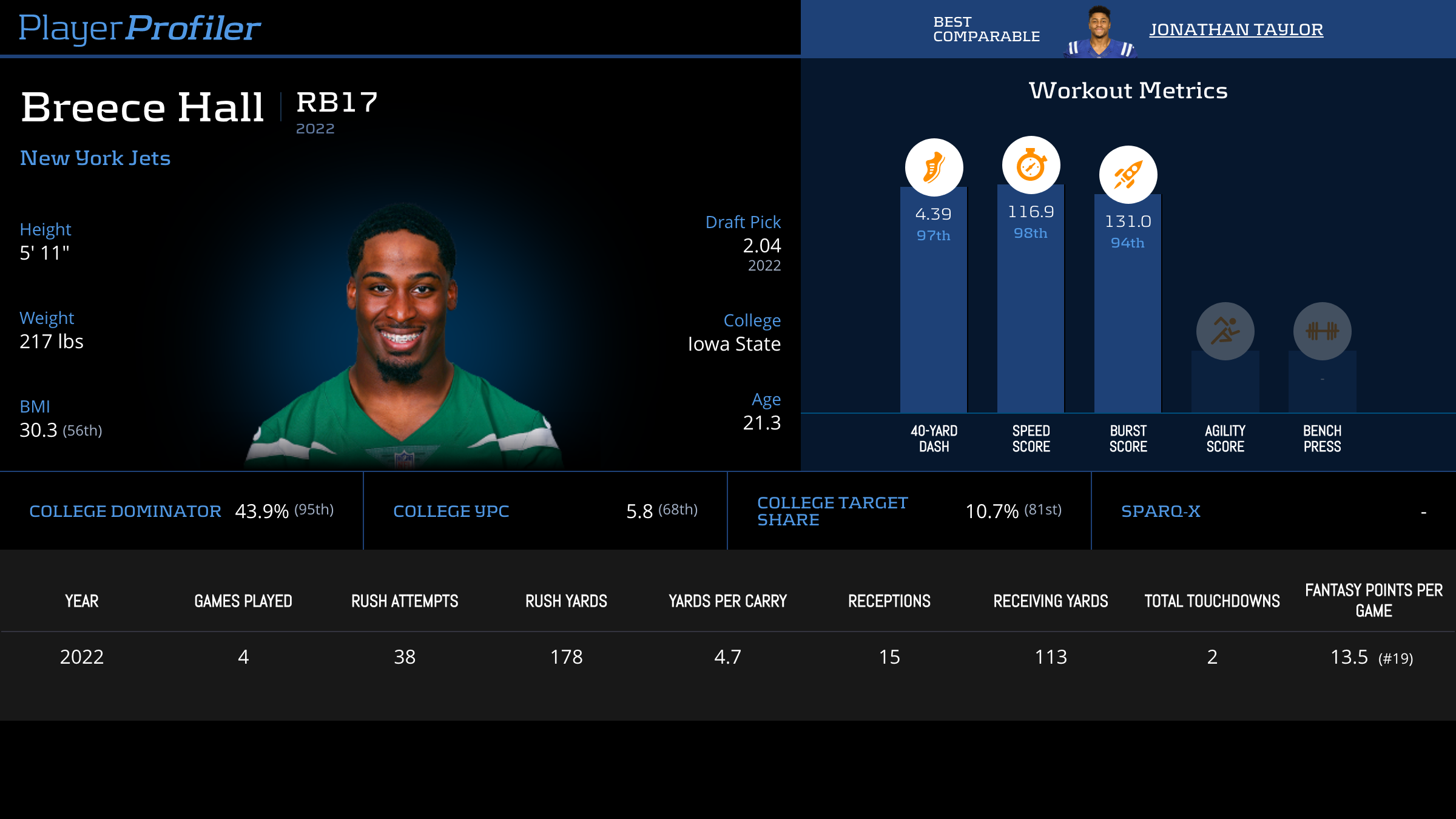Select the speed score stopwatch icon

click(1031, 165)
